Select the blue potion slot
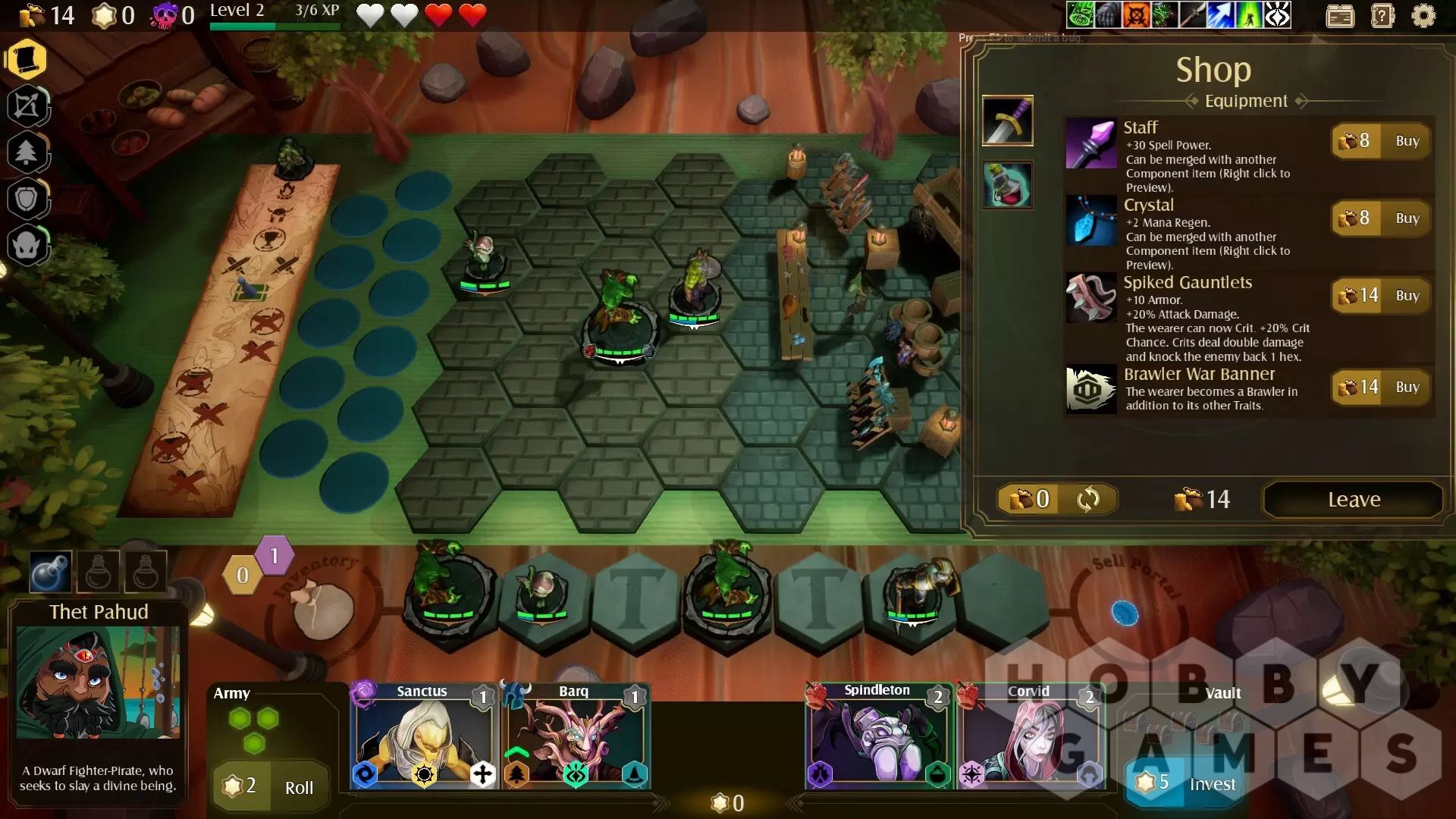The width and height of the screenshot is (1456, 819). tap(51, 571)
